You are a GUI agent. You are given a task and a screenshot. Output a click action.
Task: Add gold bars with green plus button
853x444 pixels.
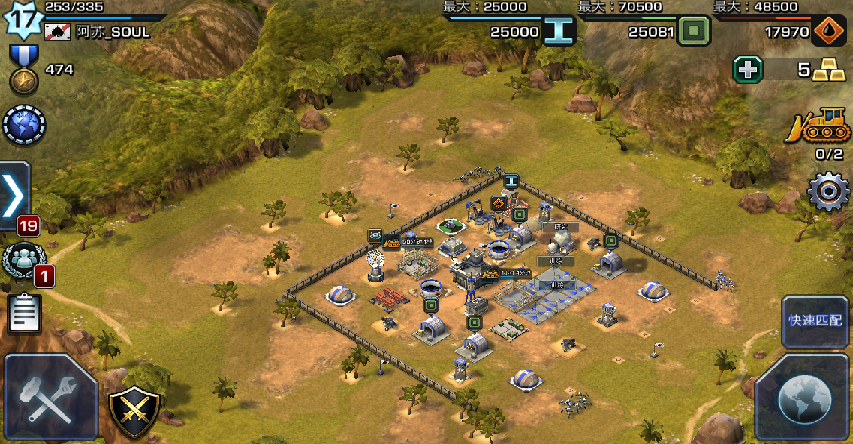748,70
